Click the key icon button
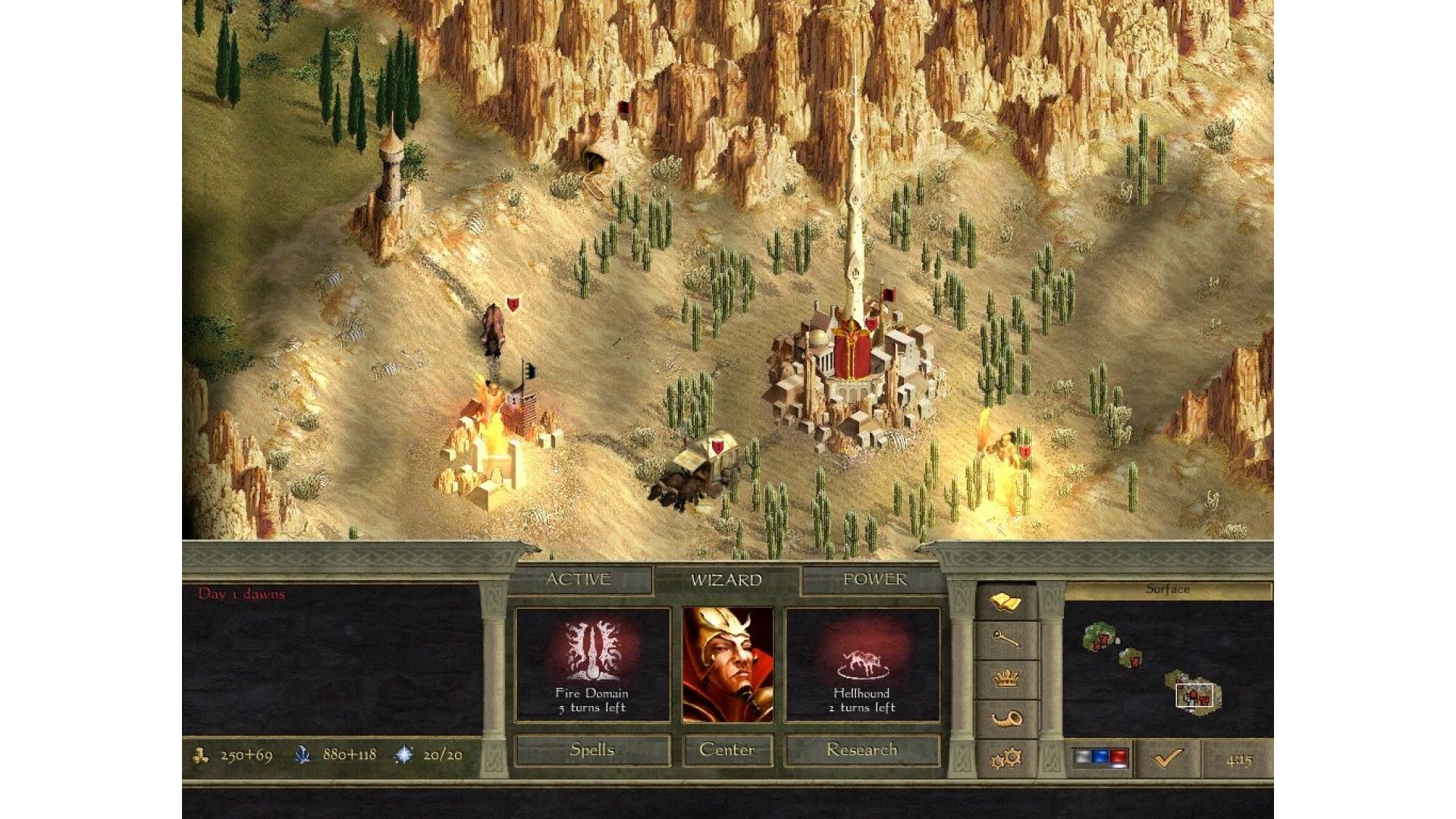This screenshot has height=819, width=1456. tap(1006, 641)
